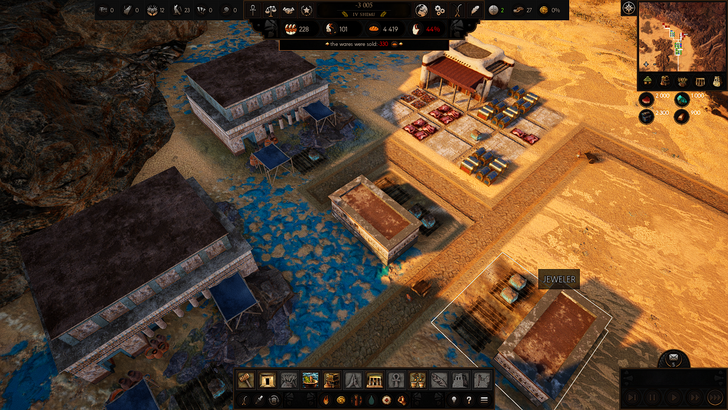Open the help question mark button
The image size is (728, 410).
click(468, 400)
